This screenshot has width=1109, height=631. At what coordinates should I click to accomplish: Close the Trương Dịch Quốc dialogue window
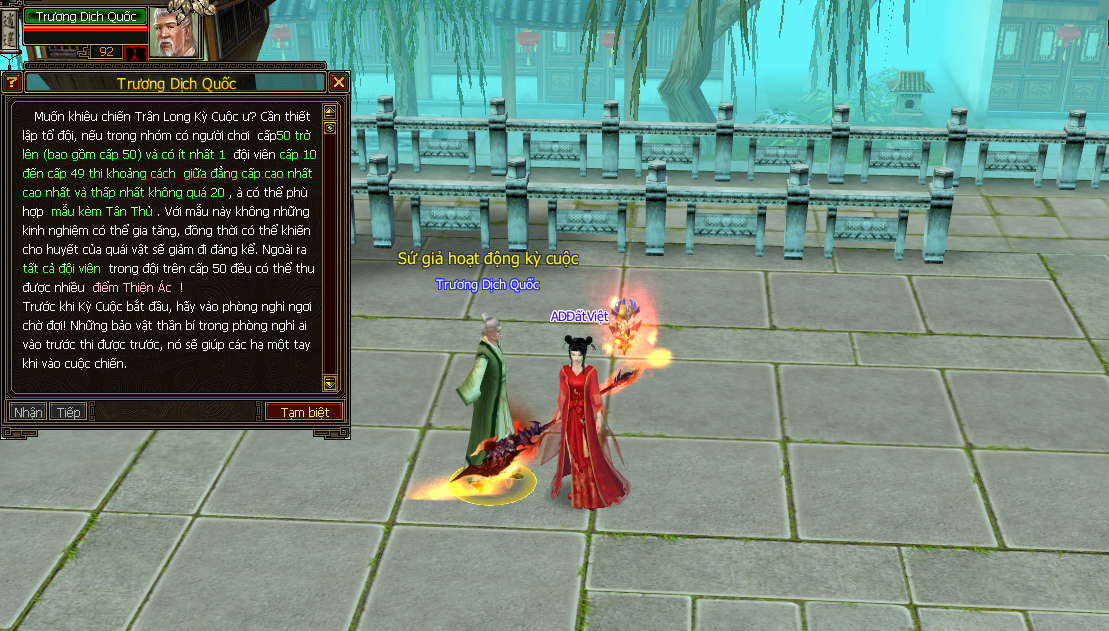click(x=338, y=83)
